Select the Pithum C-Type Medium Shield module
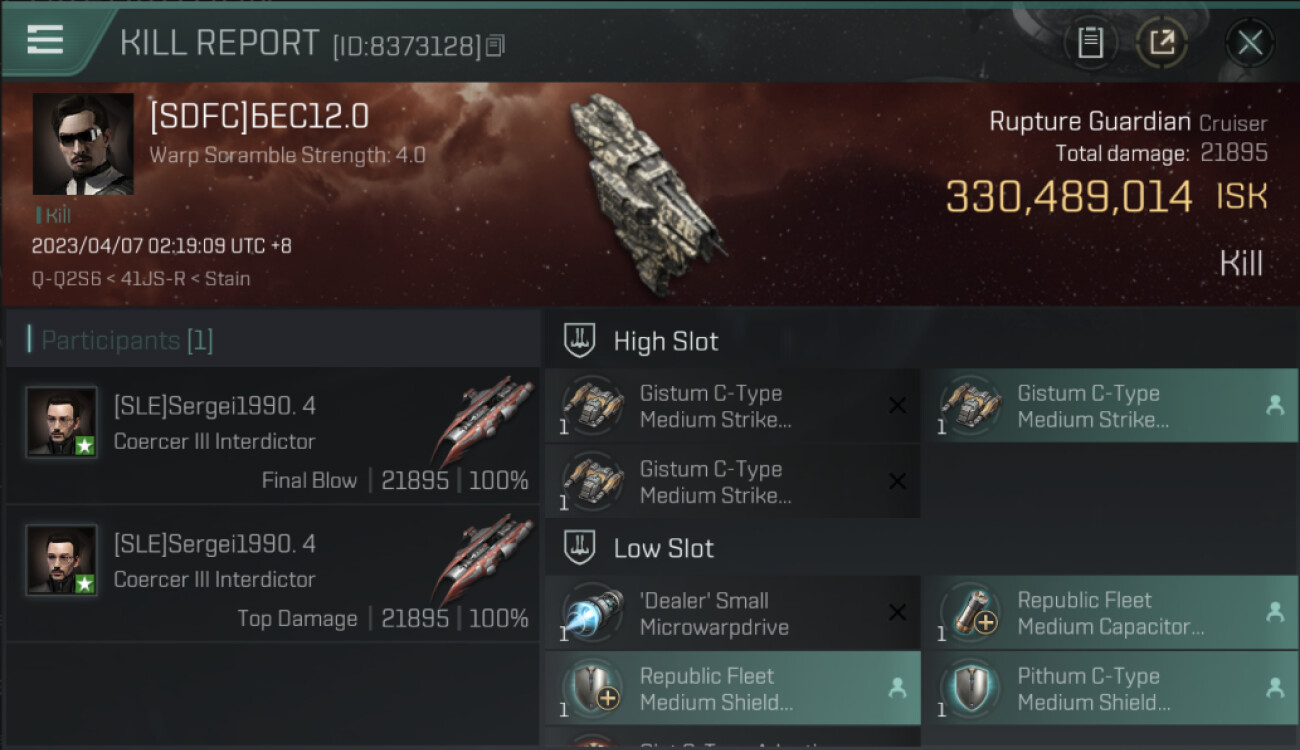The height and width of the screenshot is (750, 1300). click(1109, 688)
